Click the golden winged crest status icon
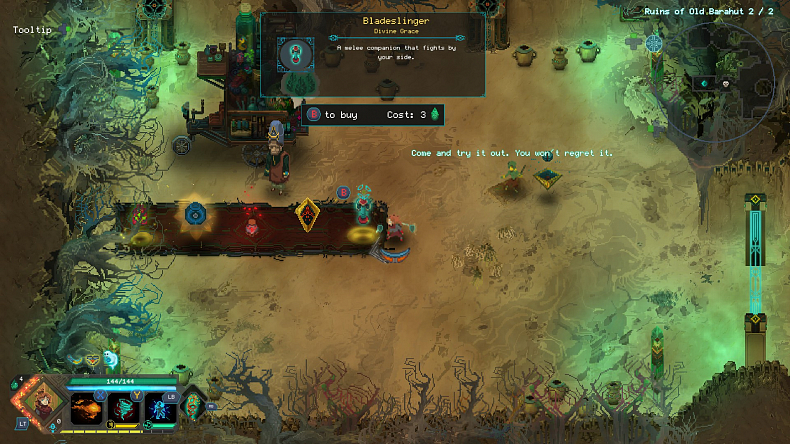This screenshot has height=444, width=790. [92, 358]
